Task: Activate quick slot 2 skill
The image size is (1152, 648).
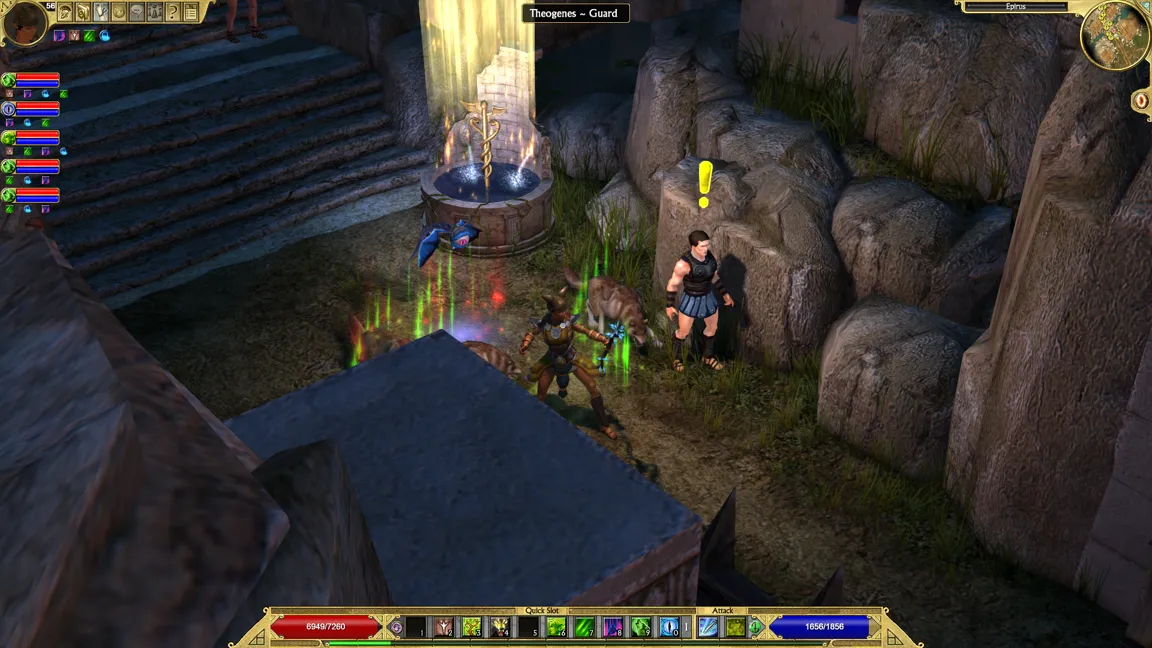Action: tap(443, 627)
